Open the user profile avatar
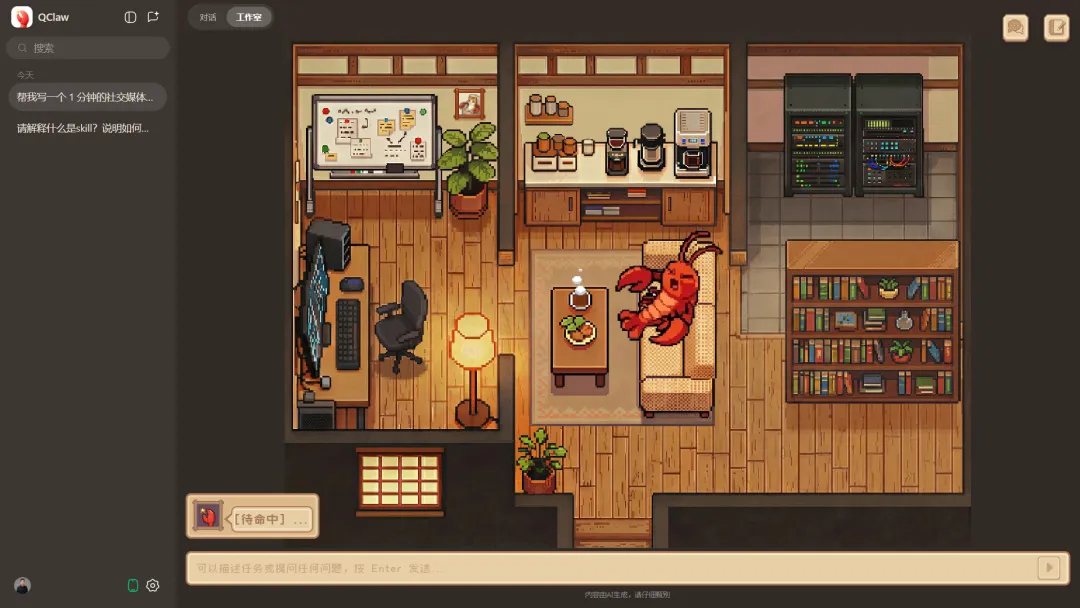 [22, 585]
